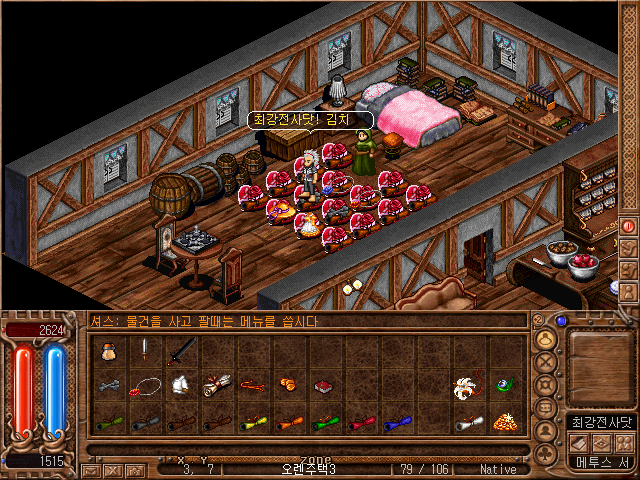The height and width of the screenshot is (480, 640).
Task: Select the black sword in the inventory
Action: 181,351
